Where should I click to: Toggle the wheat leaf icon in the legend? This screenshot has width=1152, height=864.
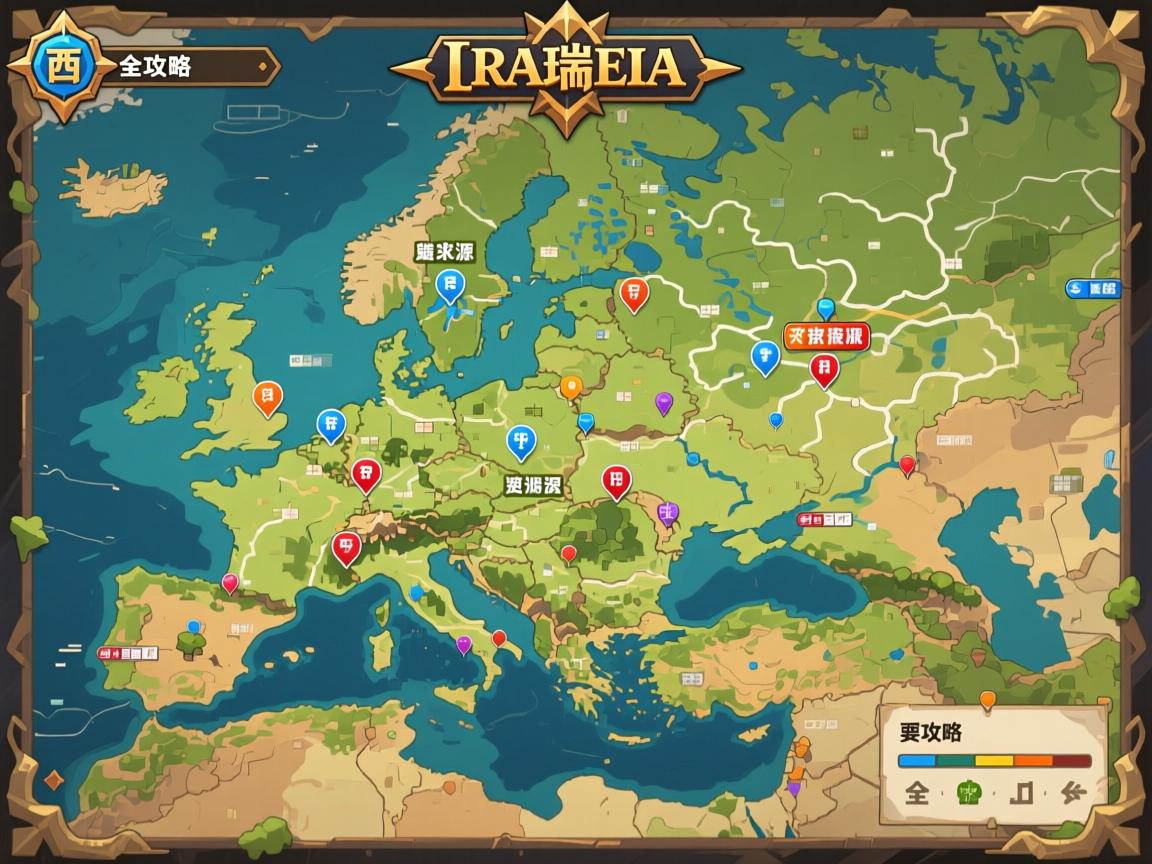1072,793
